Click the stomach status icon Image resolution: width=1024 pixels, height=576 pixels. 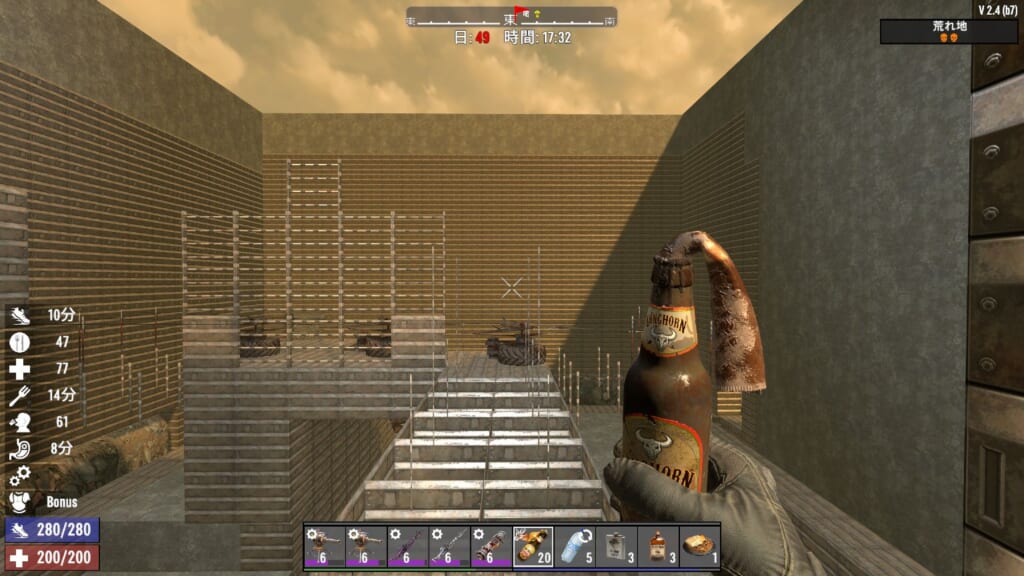[20, 449]
